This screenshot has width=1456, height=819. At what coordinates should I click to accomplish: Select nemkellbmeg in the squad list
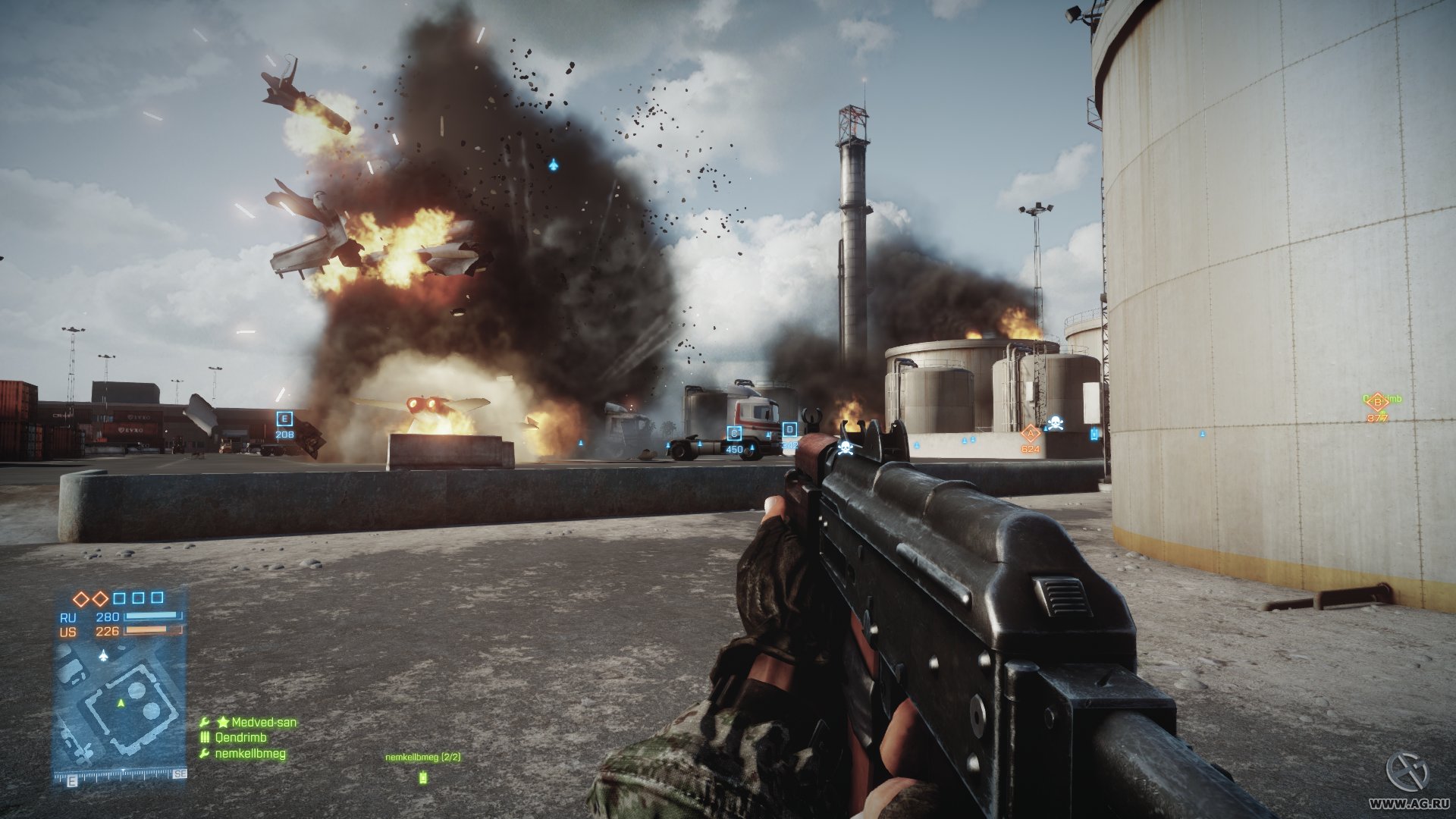250,754
